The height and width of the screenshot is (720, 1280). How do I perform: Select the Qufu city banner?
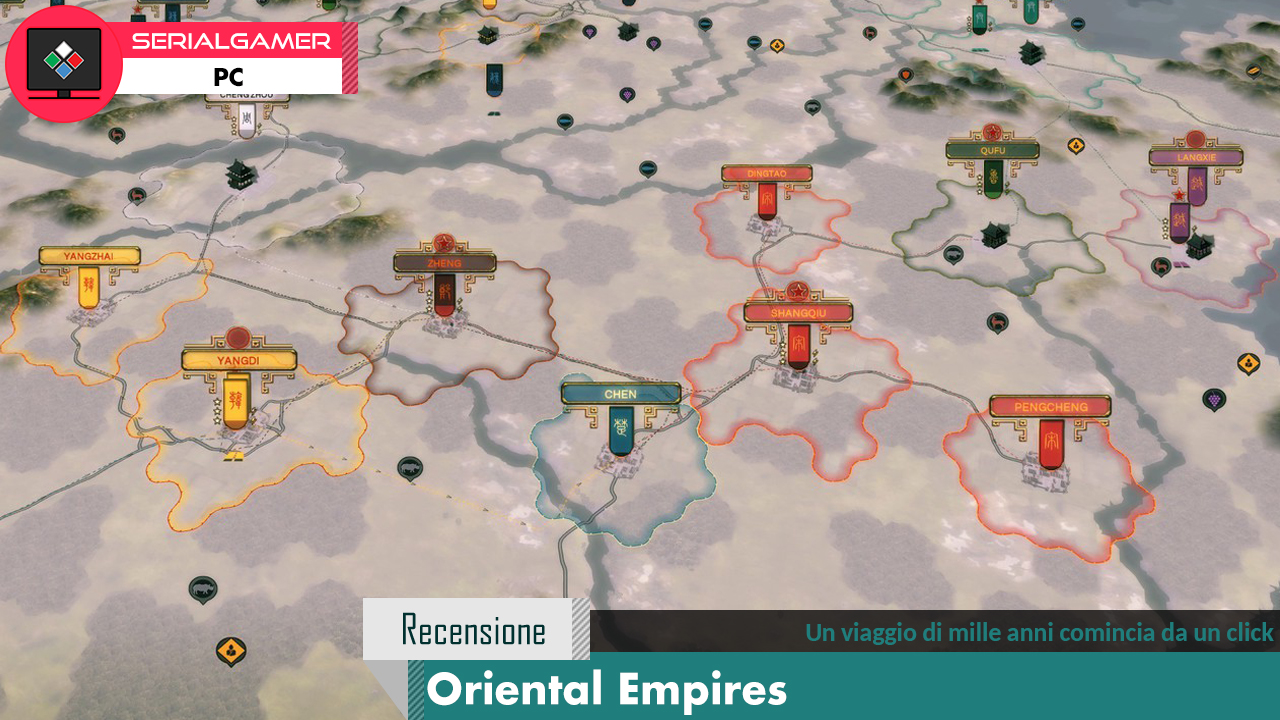pos(992,151)
